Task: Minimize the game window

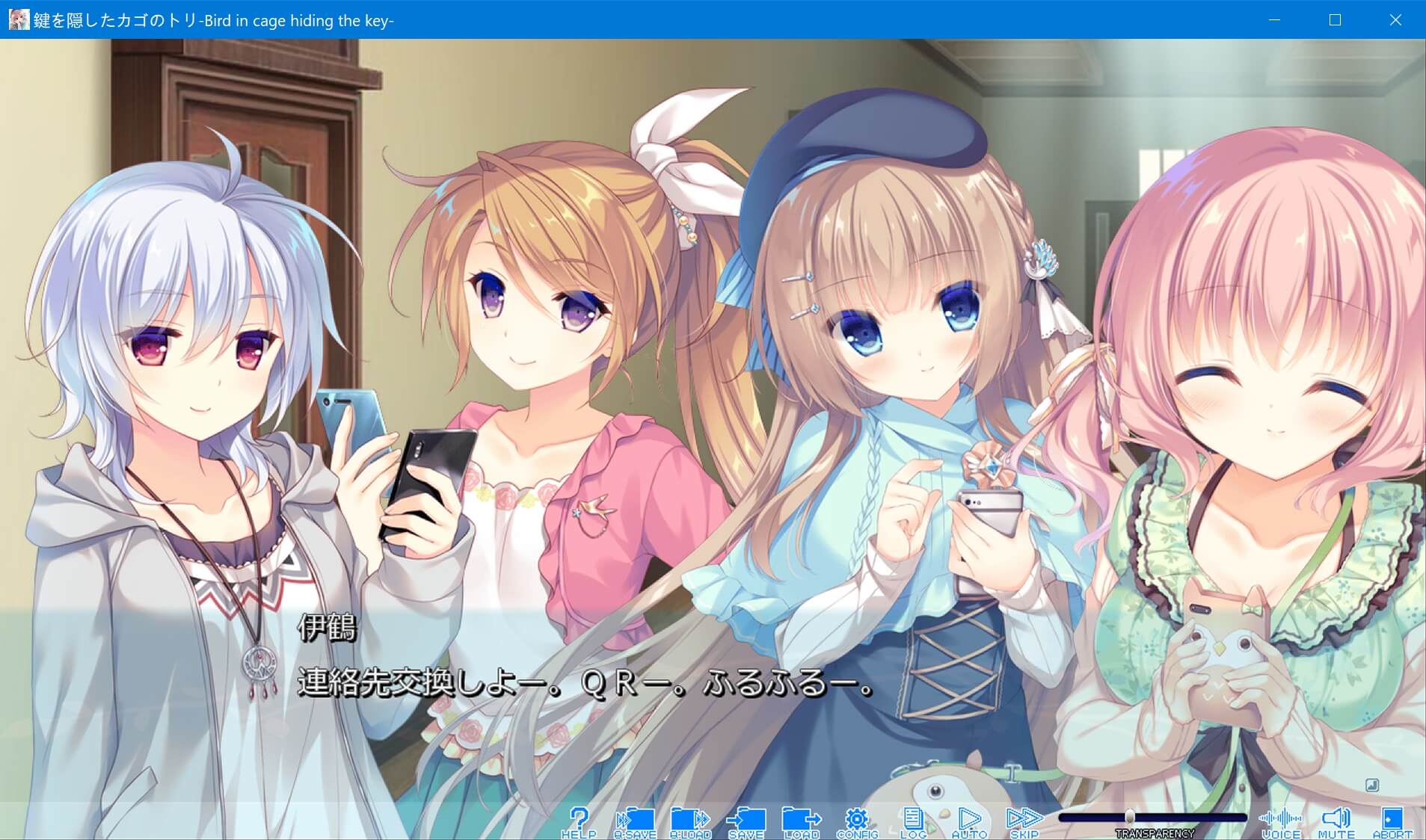Action: tap(1274, 20)
